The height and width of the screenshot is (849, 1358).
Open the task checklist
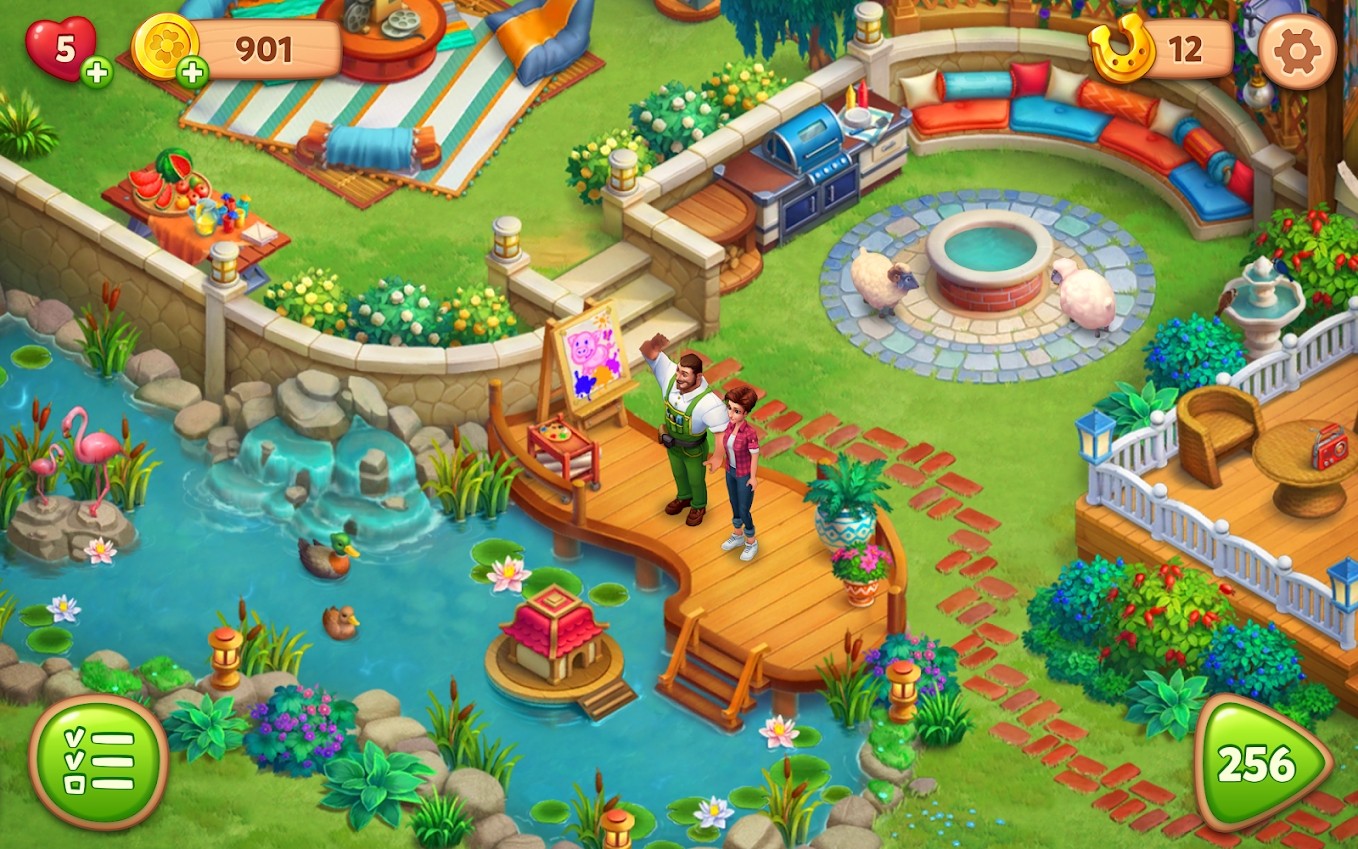click(x=98, y=762)
